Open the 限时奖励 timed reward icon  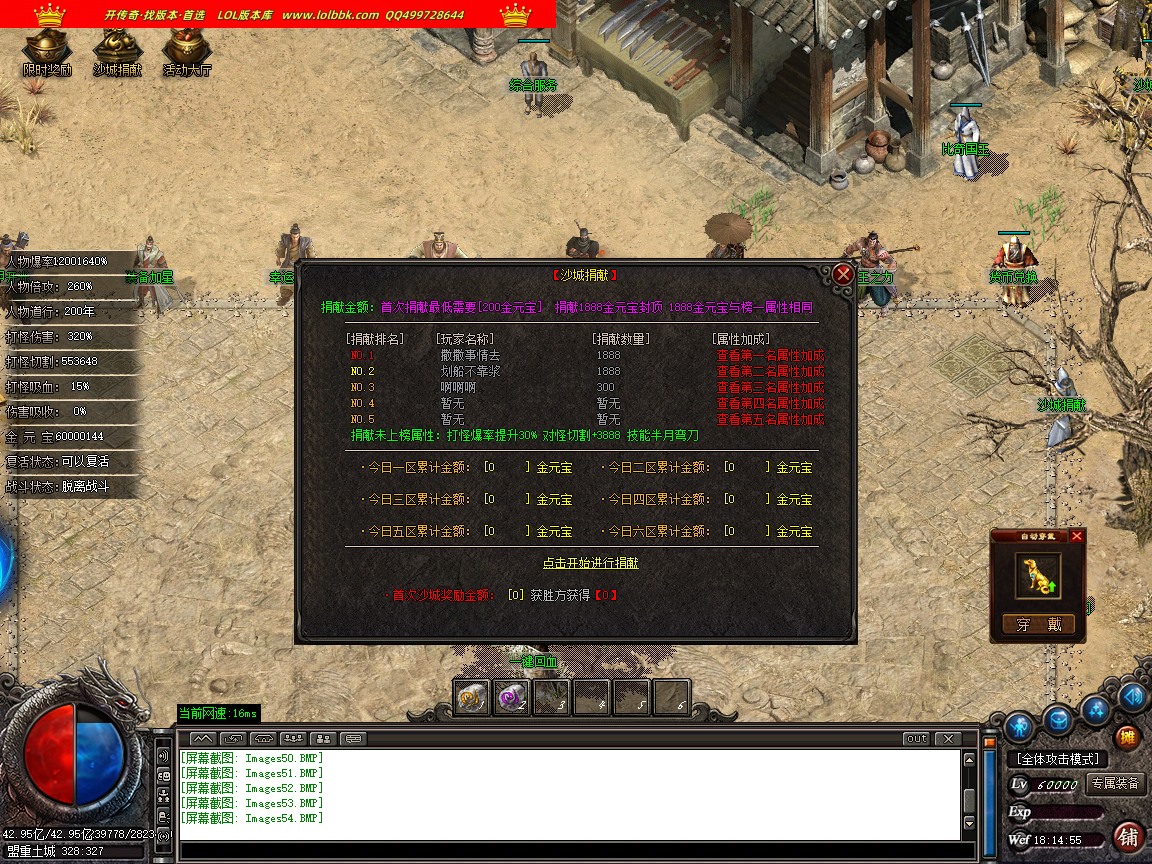pyautogui.click(x=47, y=50)
